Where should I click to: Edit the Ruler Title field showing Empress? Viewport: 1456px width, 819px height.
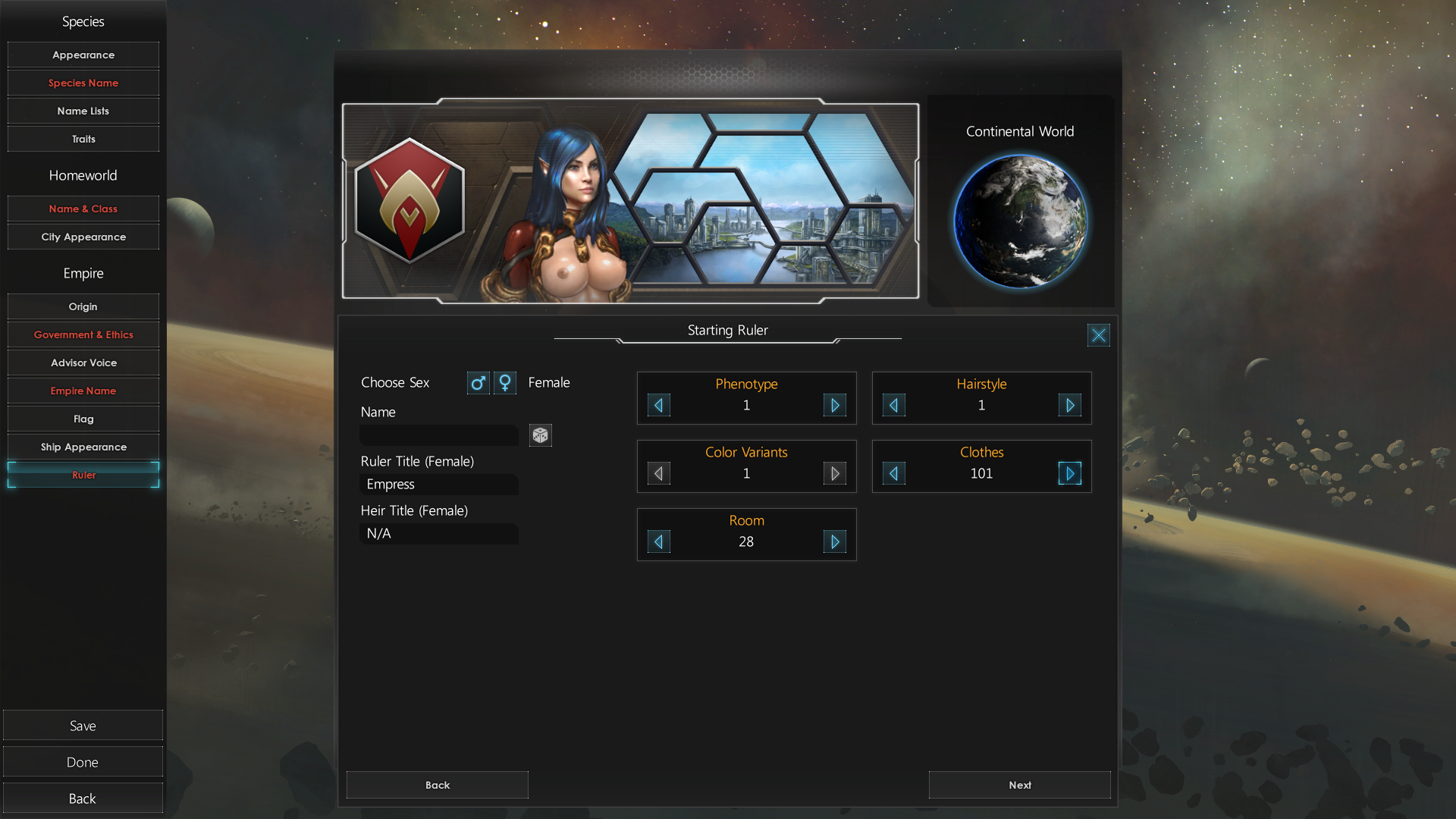click(439, 485)
